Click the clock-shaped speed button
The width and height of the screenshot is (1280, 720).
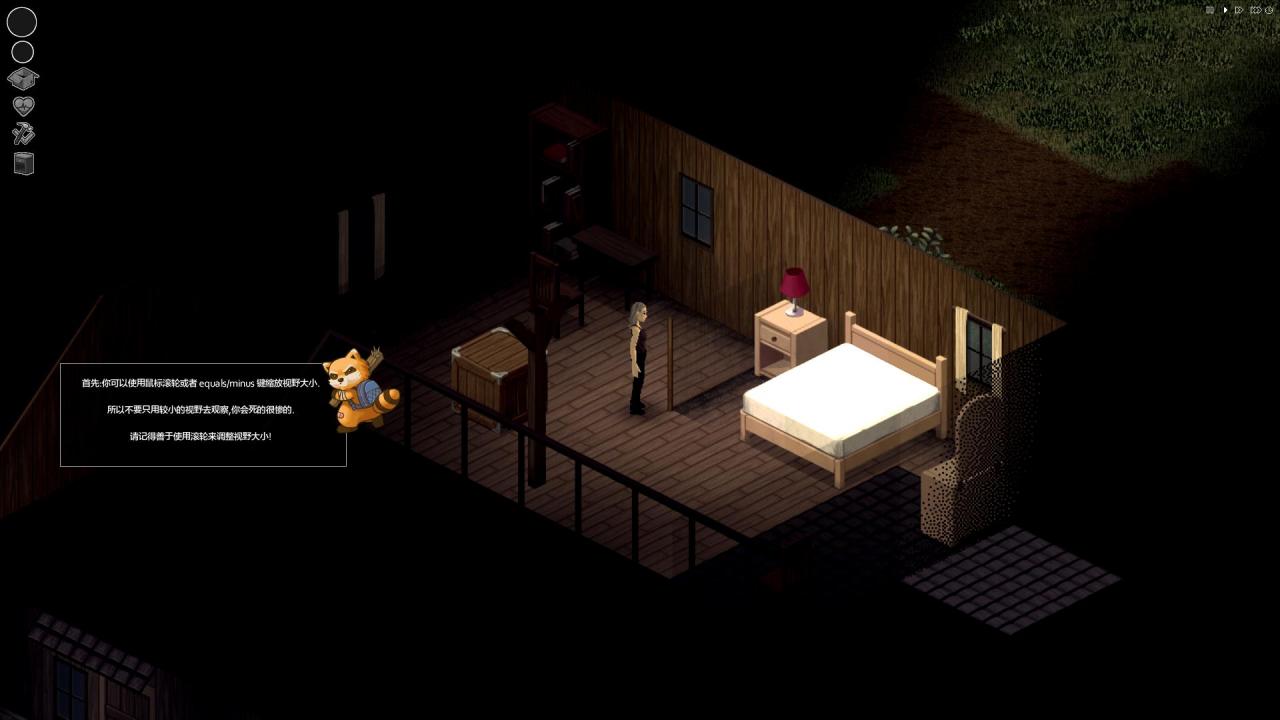point(1269,10)
